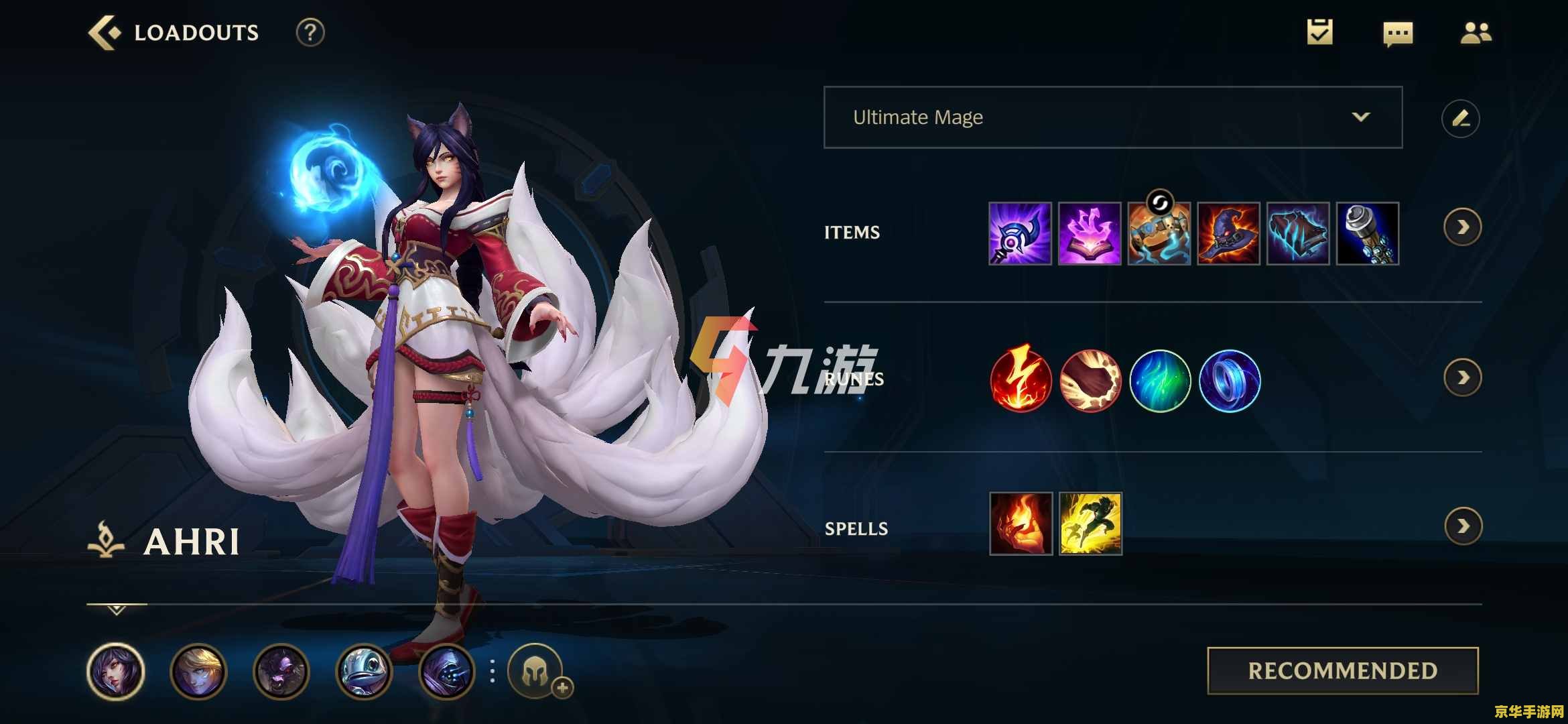Select the Ignite summoner spell
Viewport: 1568px width, 724px height.
[x=1021, y=524]
